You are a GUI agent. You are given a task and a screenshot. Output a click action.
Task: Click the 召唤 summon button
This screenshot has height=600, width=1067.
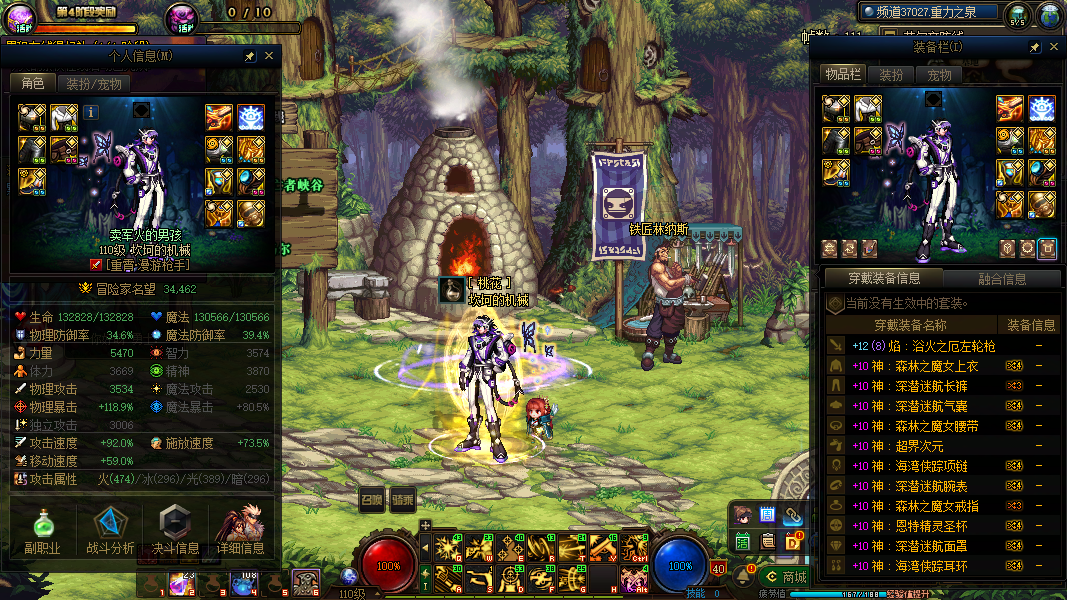tap(372, 500)
